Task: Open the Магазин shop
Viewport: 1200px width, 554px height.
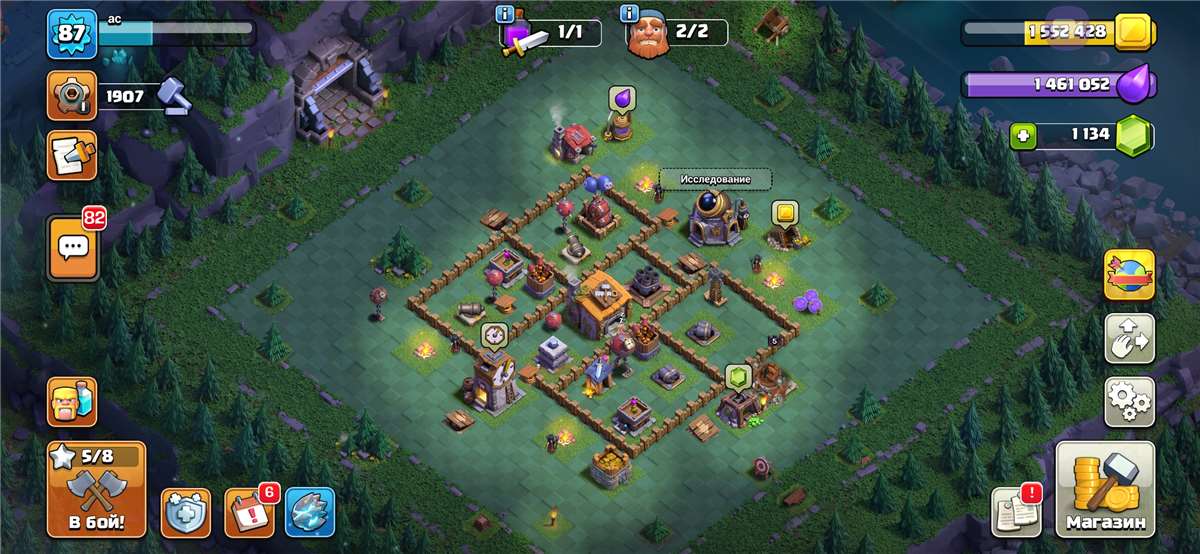Action: 1105,490
